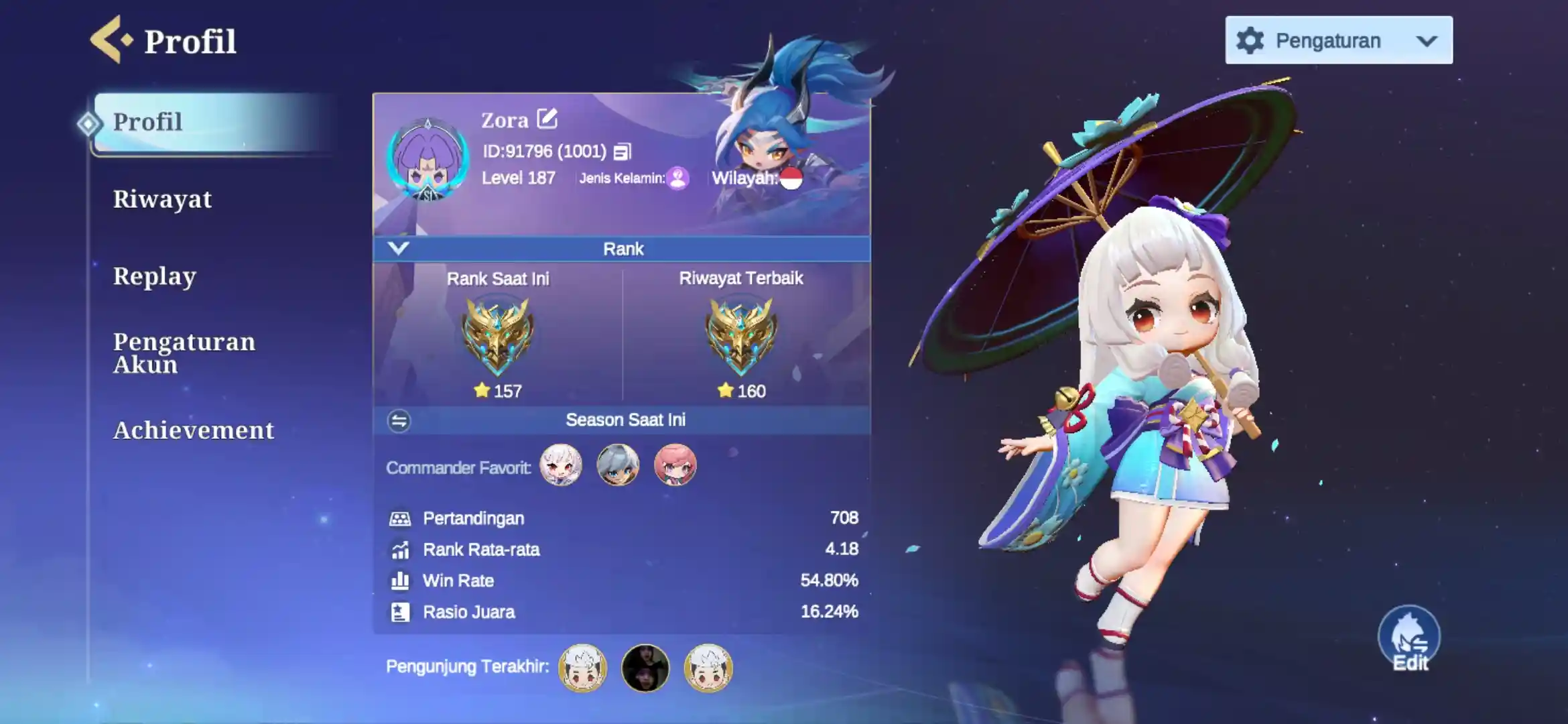Screen dimensions: 1568x724
Task: Change the Jenis Kelamin gender icon
Action: [678, 178]
